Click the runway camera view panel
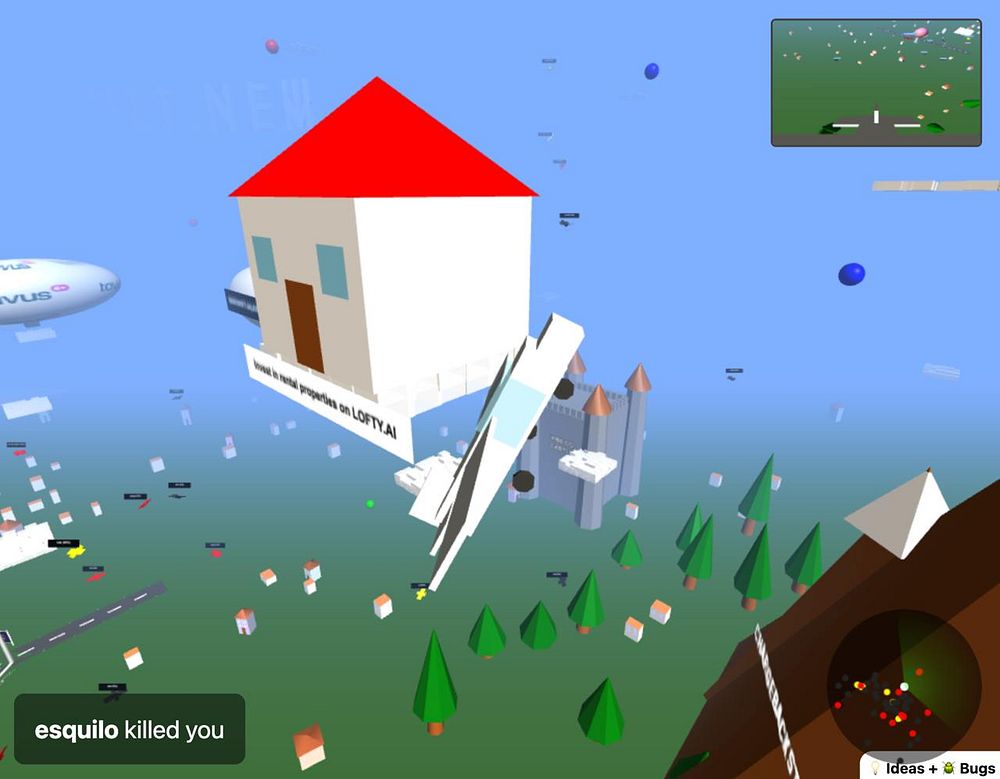1000x779 pixels. (x=876, y=83)
